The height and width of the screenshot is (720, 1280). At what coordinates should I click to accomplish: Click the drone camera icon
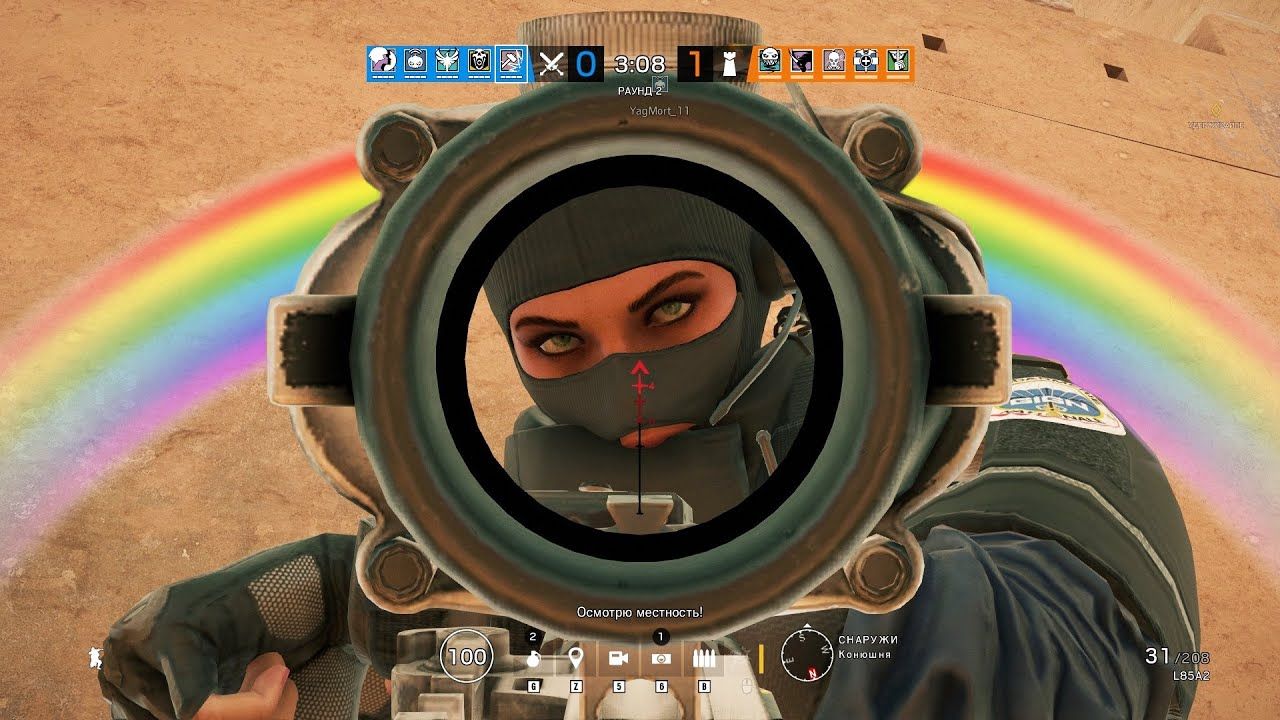point(619,657)
